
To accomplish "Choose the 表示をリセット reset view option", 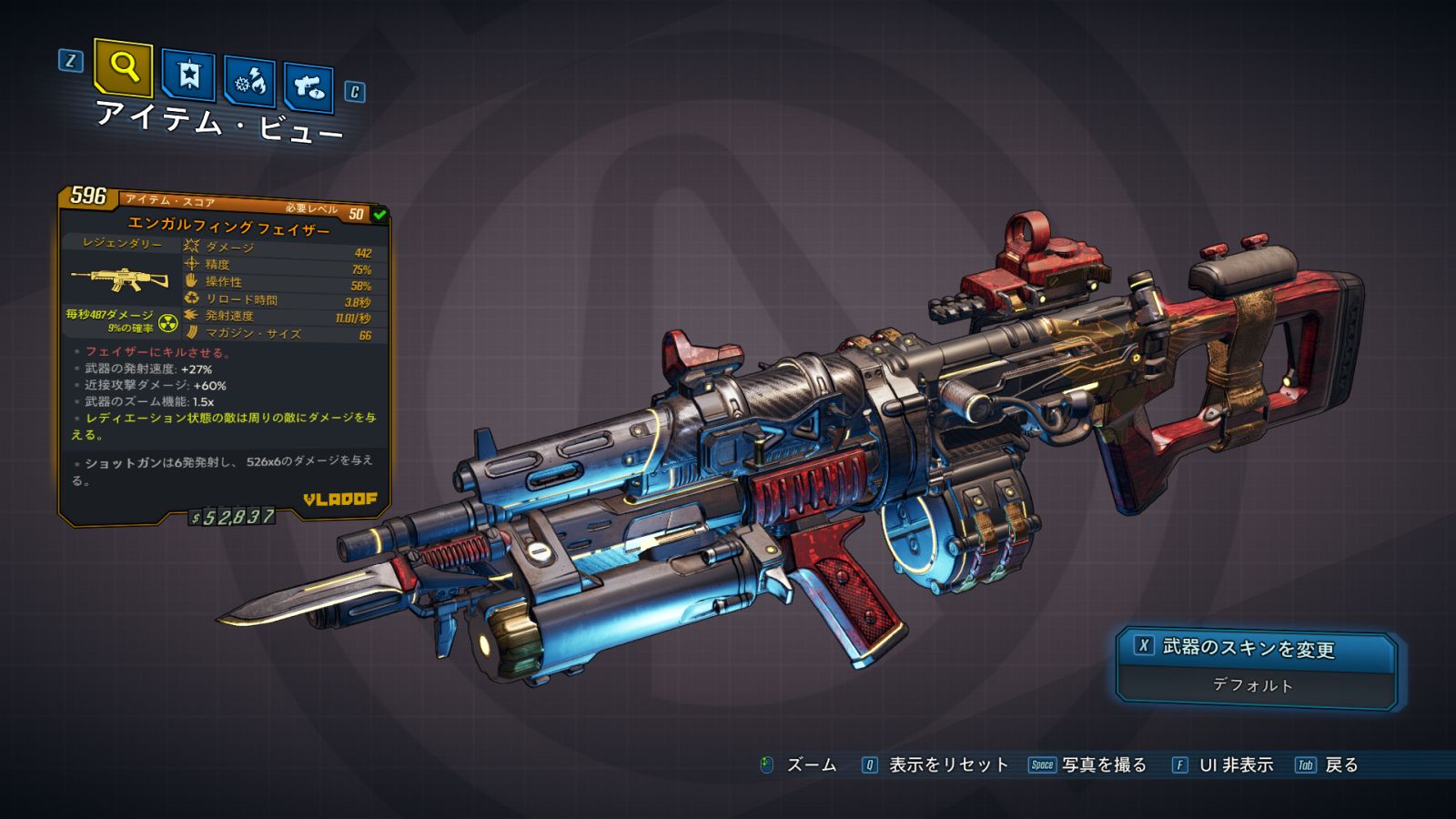I will click(x=947, y=765).
